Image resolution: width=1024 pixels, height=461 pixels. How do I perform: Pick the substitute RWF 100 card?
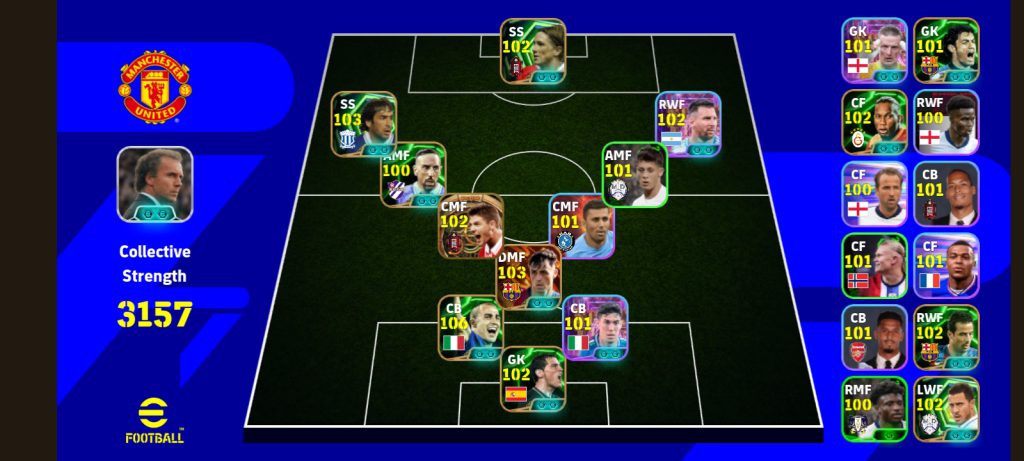pos(946,122)
